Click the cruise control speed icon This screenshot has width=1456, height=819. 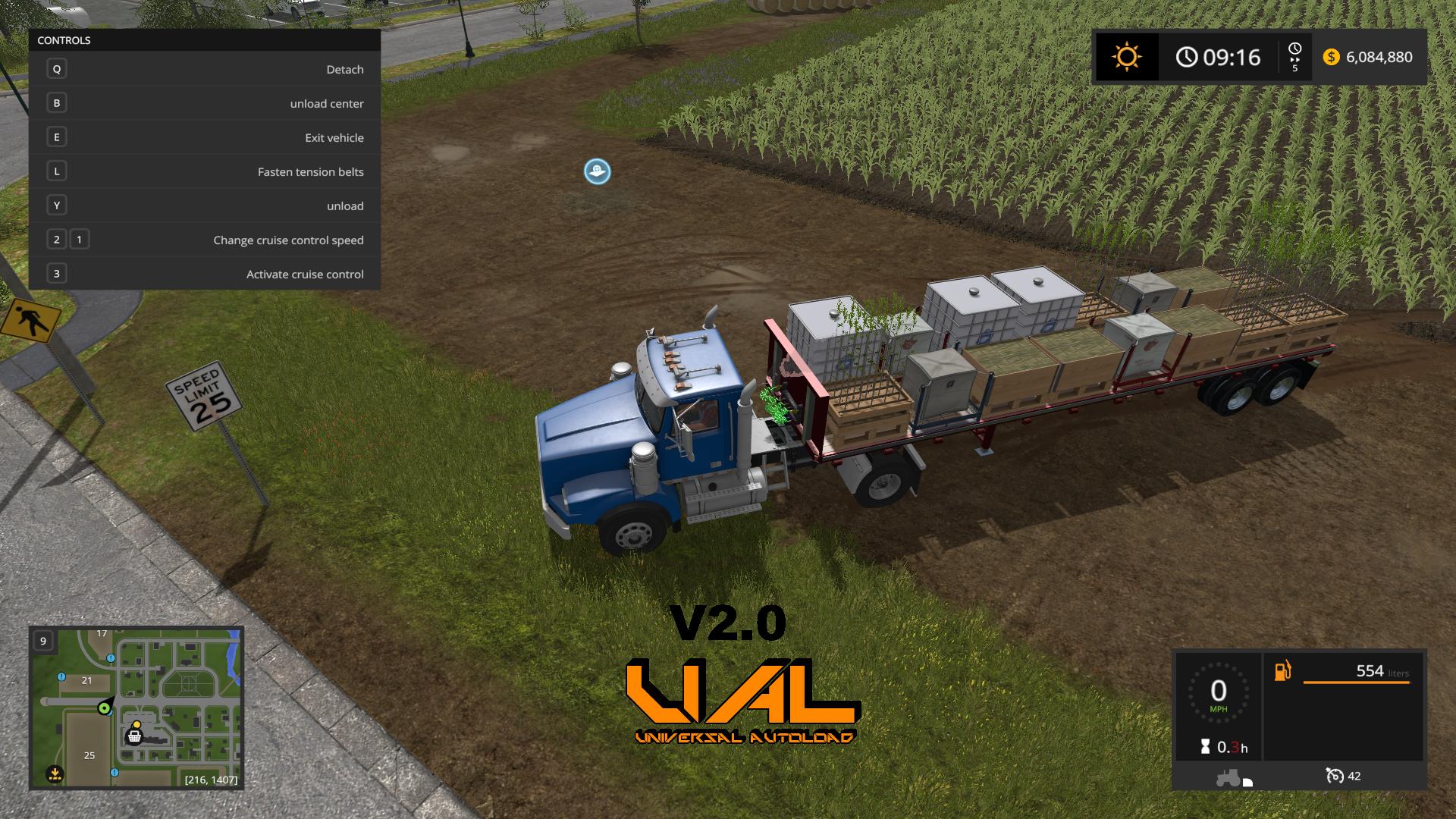(x=1335, y=776)
